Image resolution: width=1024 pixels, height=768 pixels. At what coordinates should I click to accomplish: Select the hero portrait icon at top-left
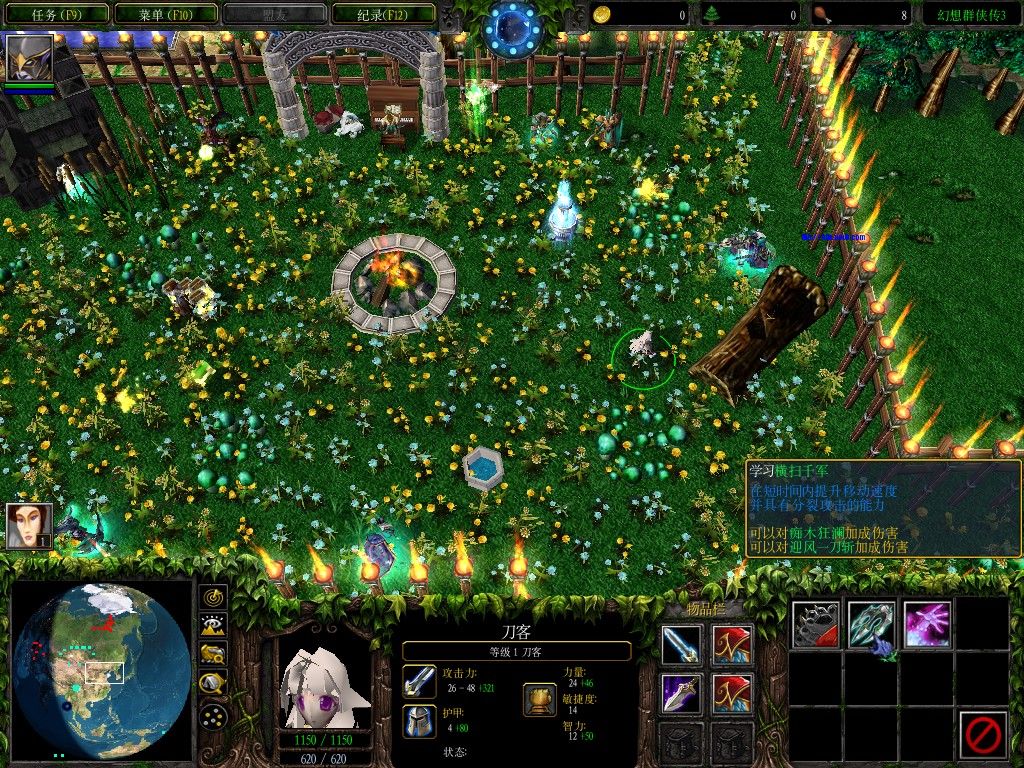30,57
